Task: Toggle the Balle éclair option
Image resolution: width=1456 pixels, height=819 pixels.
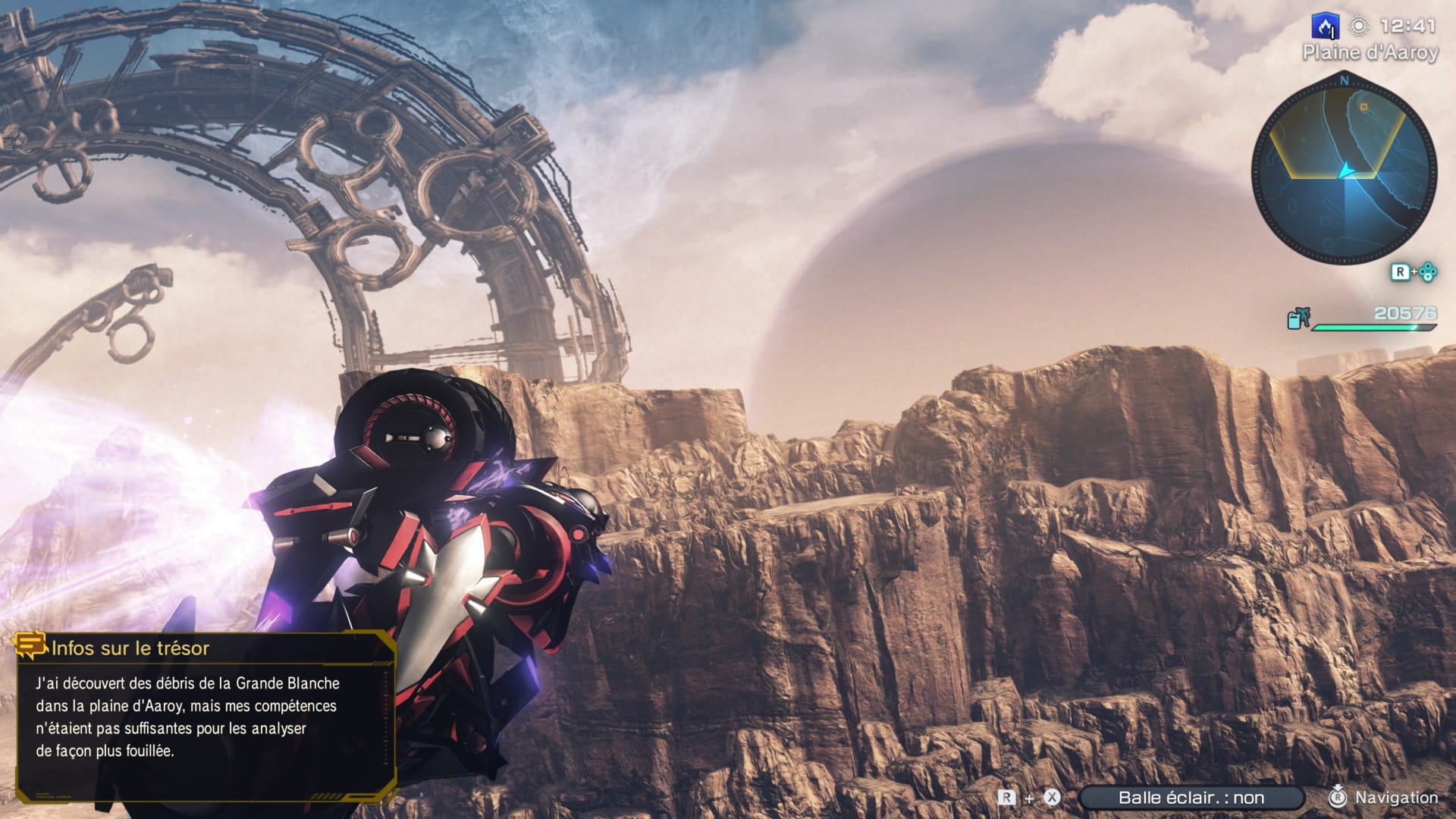Action: 1191,798
